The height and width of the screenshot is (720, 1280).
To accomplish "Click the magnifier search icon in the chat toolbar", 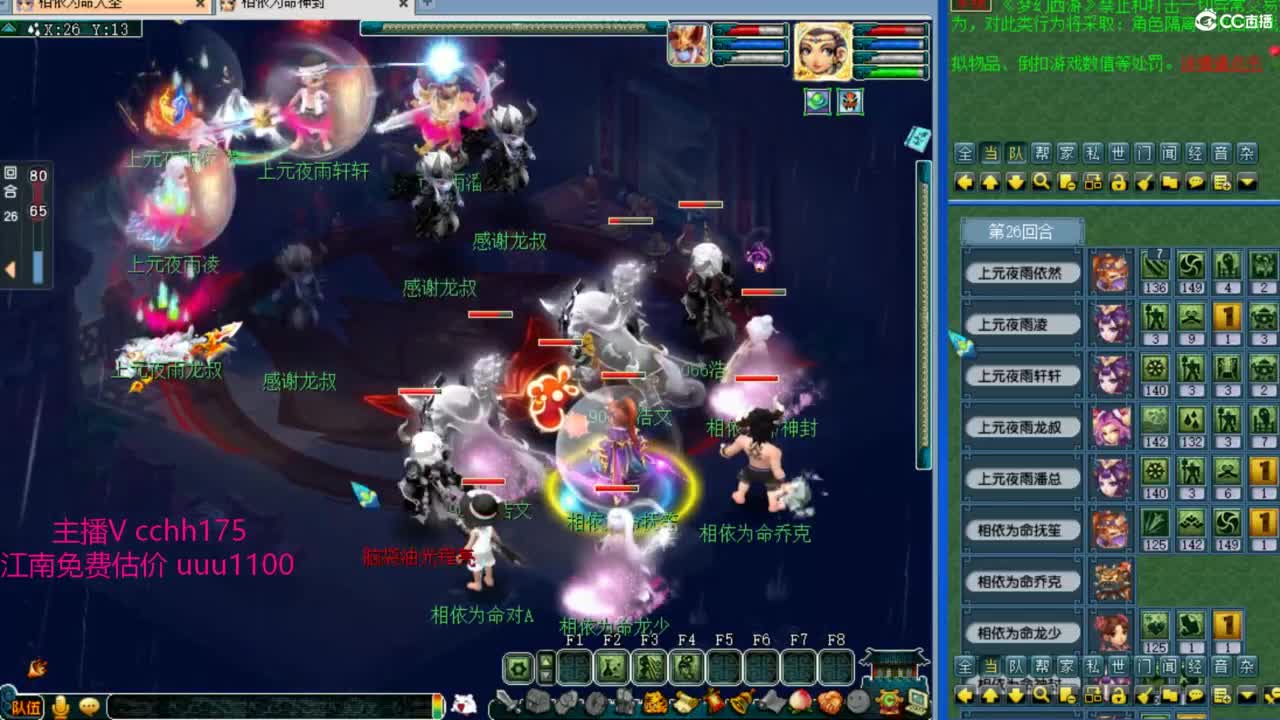I will 1042,183.
